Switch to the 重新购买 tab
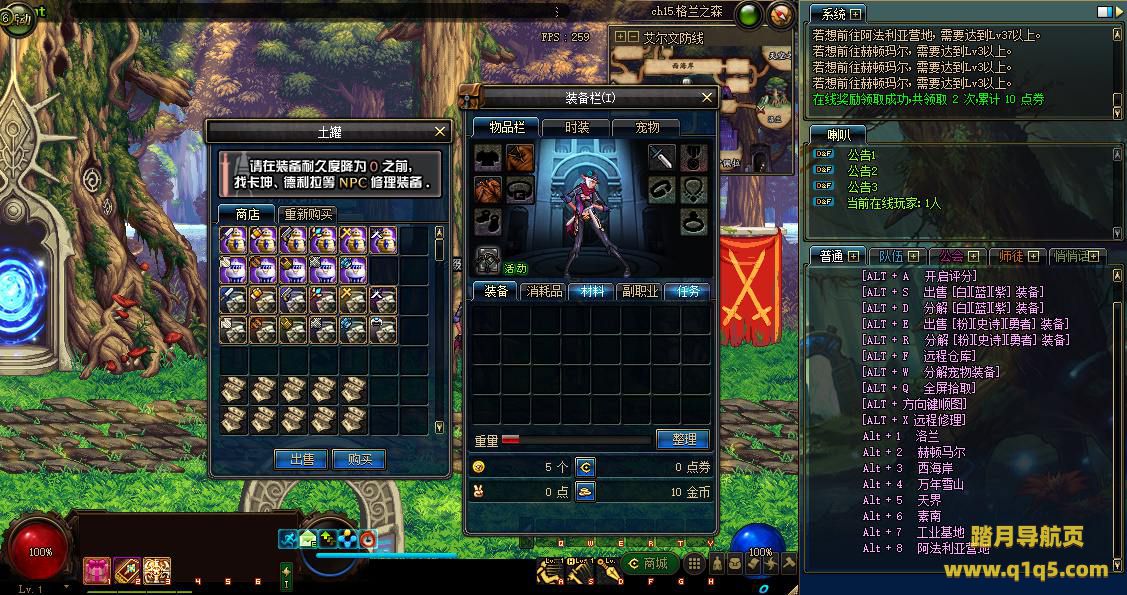Screen dimensions: 1127x595 [x=307, y=214]
